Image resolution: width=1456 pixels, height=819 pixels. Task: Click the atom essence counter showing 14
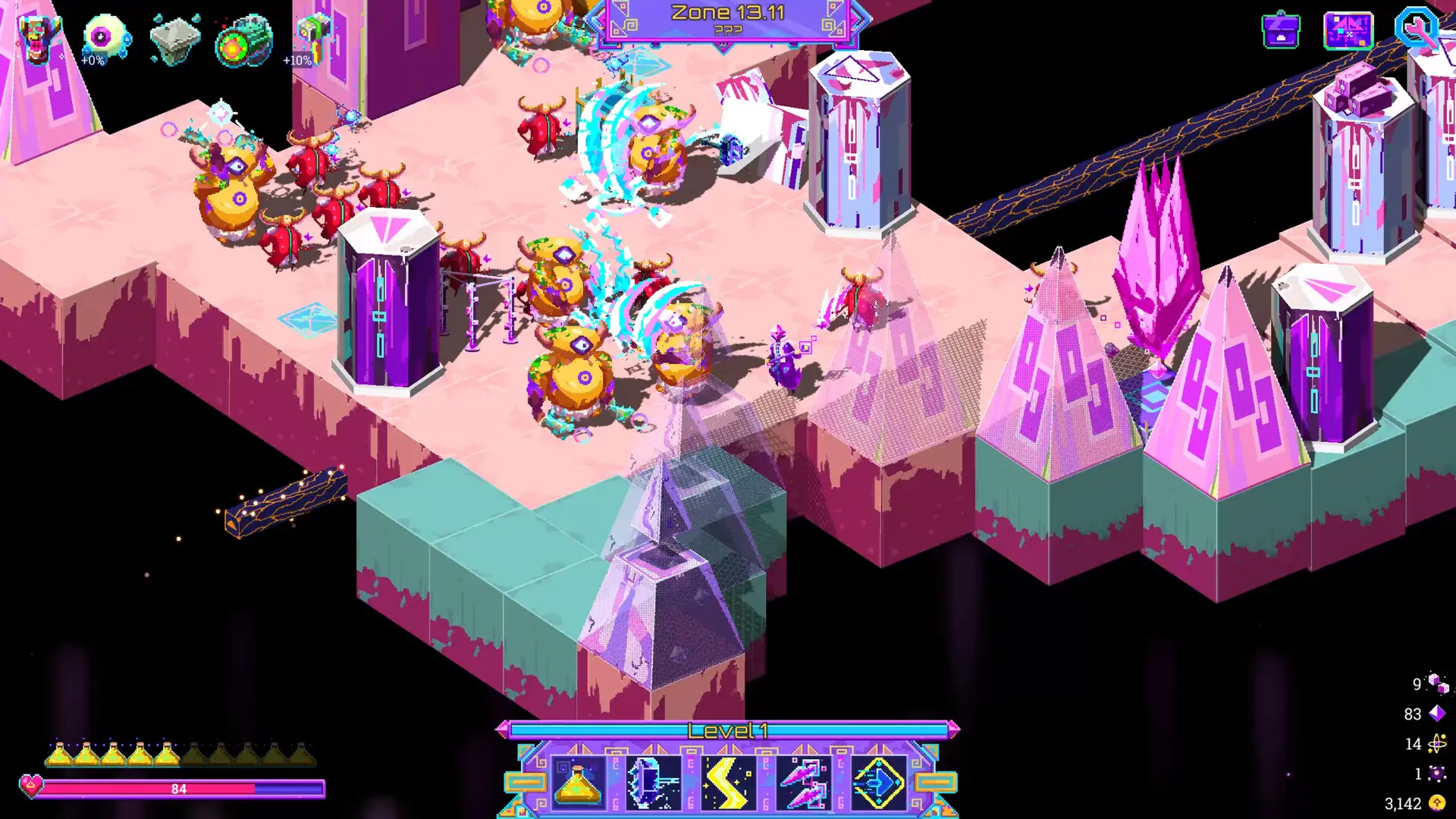pyautogui.click(x=1432, y=744)
